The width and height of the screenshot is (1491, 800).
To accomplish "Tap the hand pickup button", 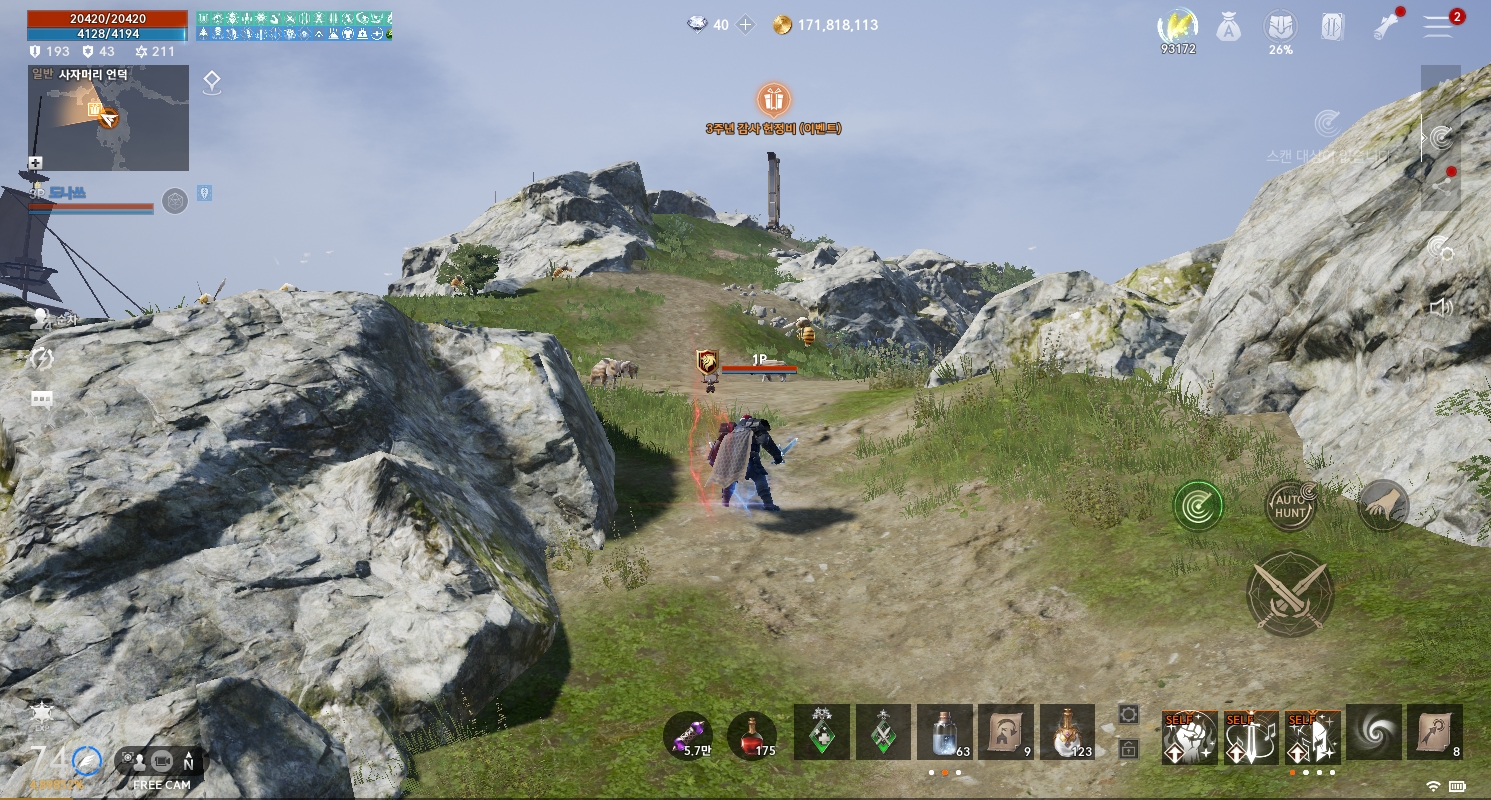I will pos(1384,506).
